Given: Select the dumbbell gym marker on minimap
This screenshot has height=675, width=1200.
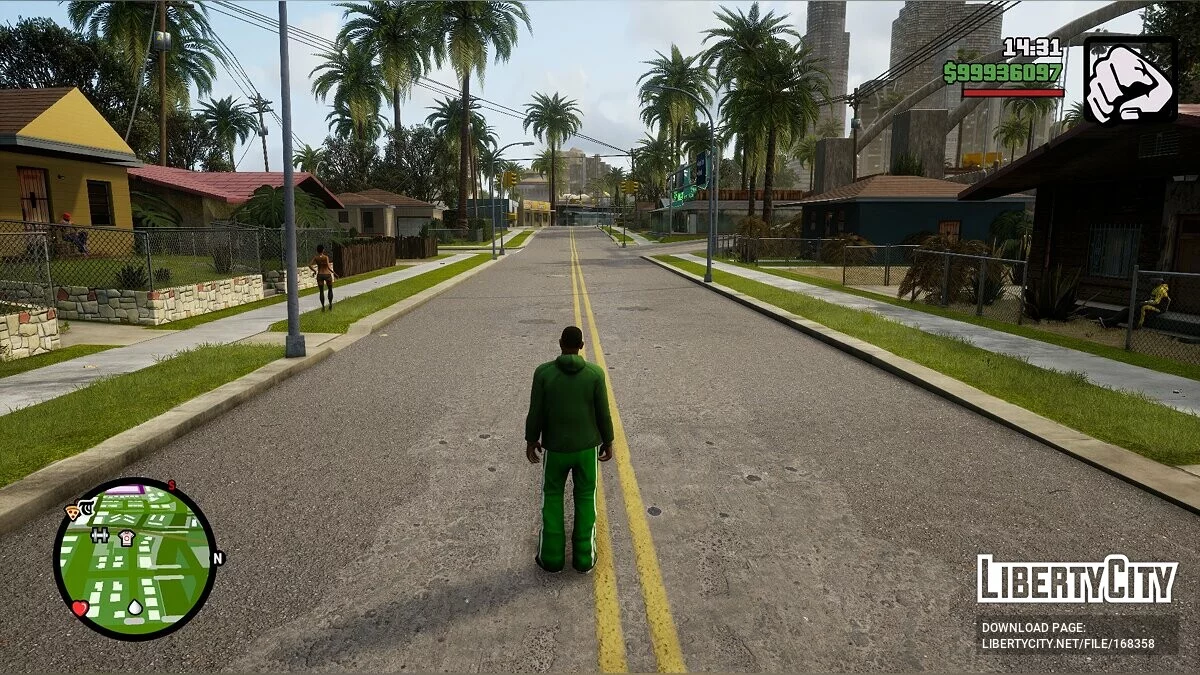Looking at the screenshot, I should click(100, 535).
